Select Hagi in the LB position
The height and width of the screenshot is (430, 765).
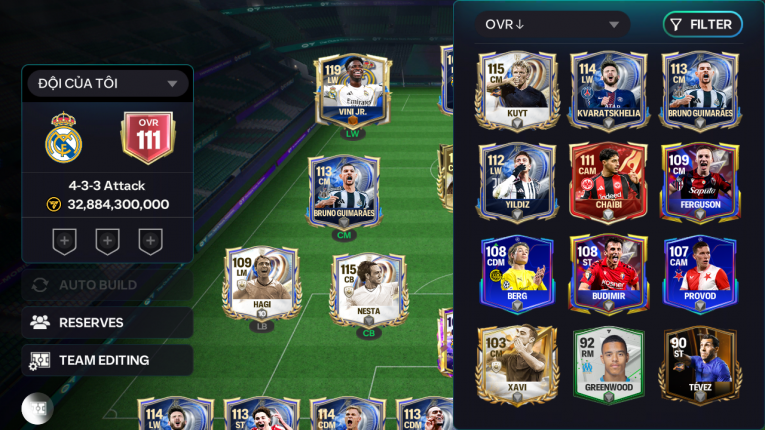point(260,284)
